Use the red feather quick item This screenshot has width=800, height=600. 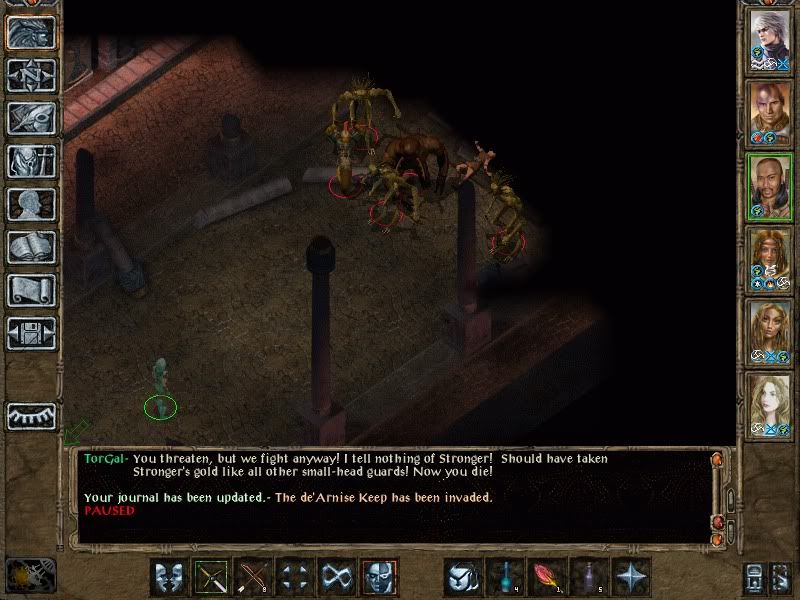547,577
